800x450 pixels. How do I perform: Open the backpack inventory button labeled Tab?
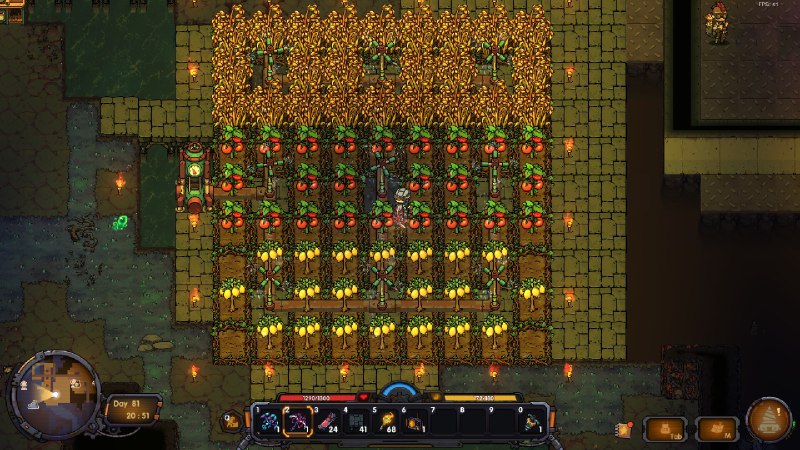(663, 429)
